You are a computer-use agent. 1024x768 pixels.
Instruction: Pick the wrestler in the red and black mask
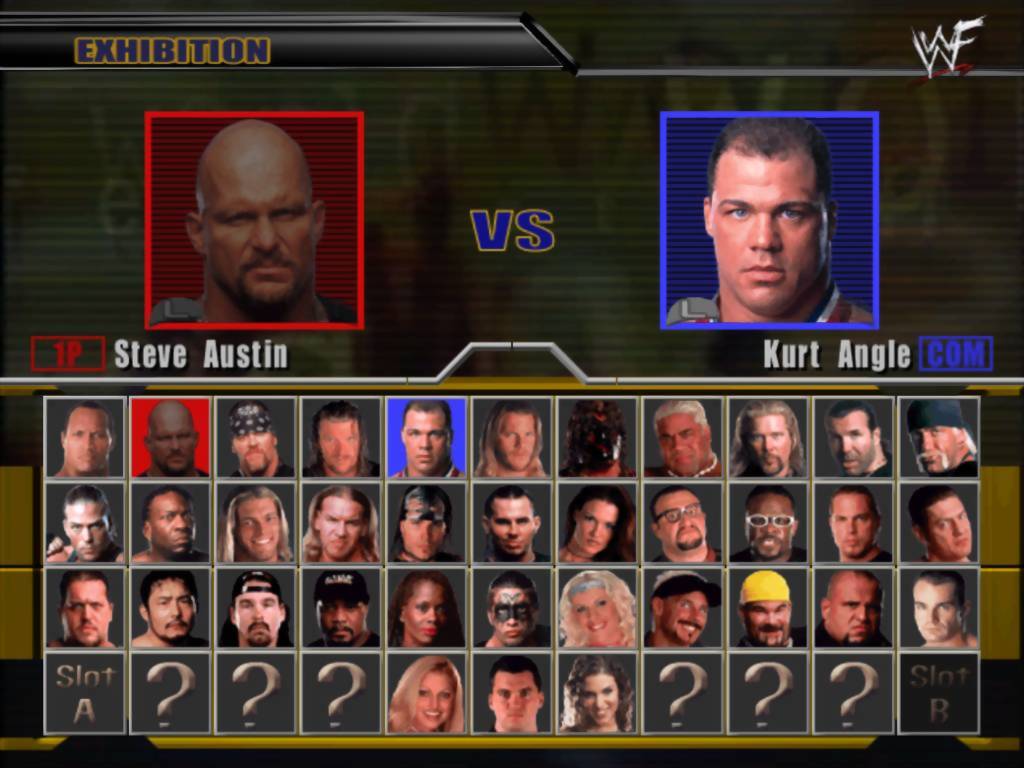(597, 438)
